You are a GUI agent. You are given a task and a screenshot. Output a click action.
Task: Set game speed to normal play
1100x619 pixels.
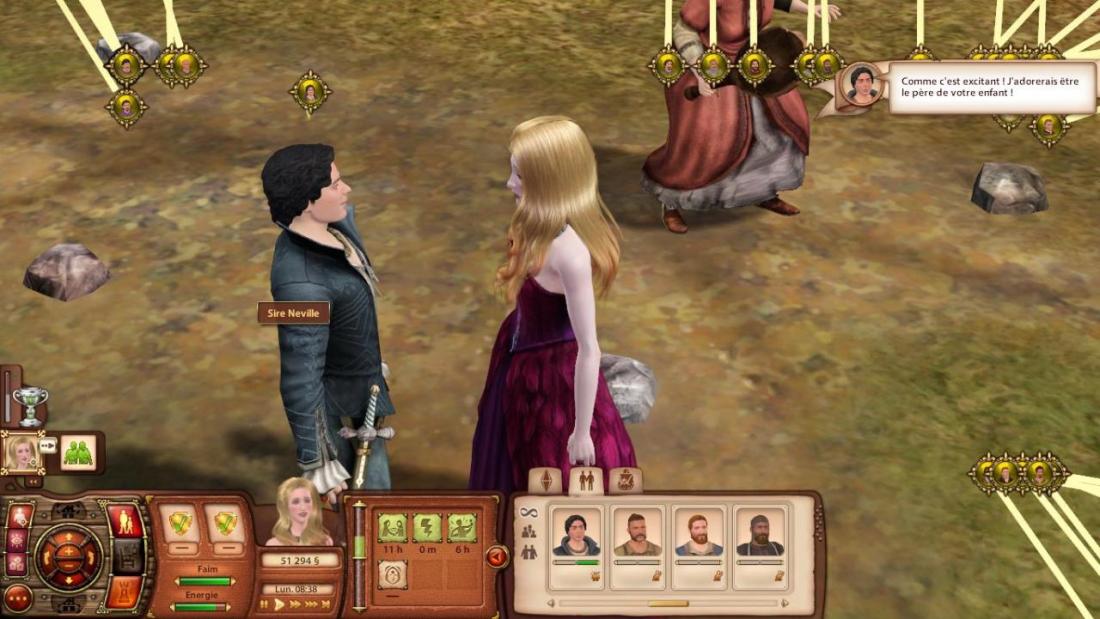point(280,604)
